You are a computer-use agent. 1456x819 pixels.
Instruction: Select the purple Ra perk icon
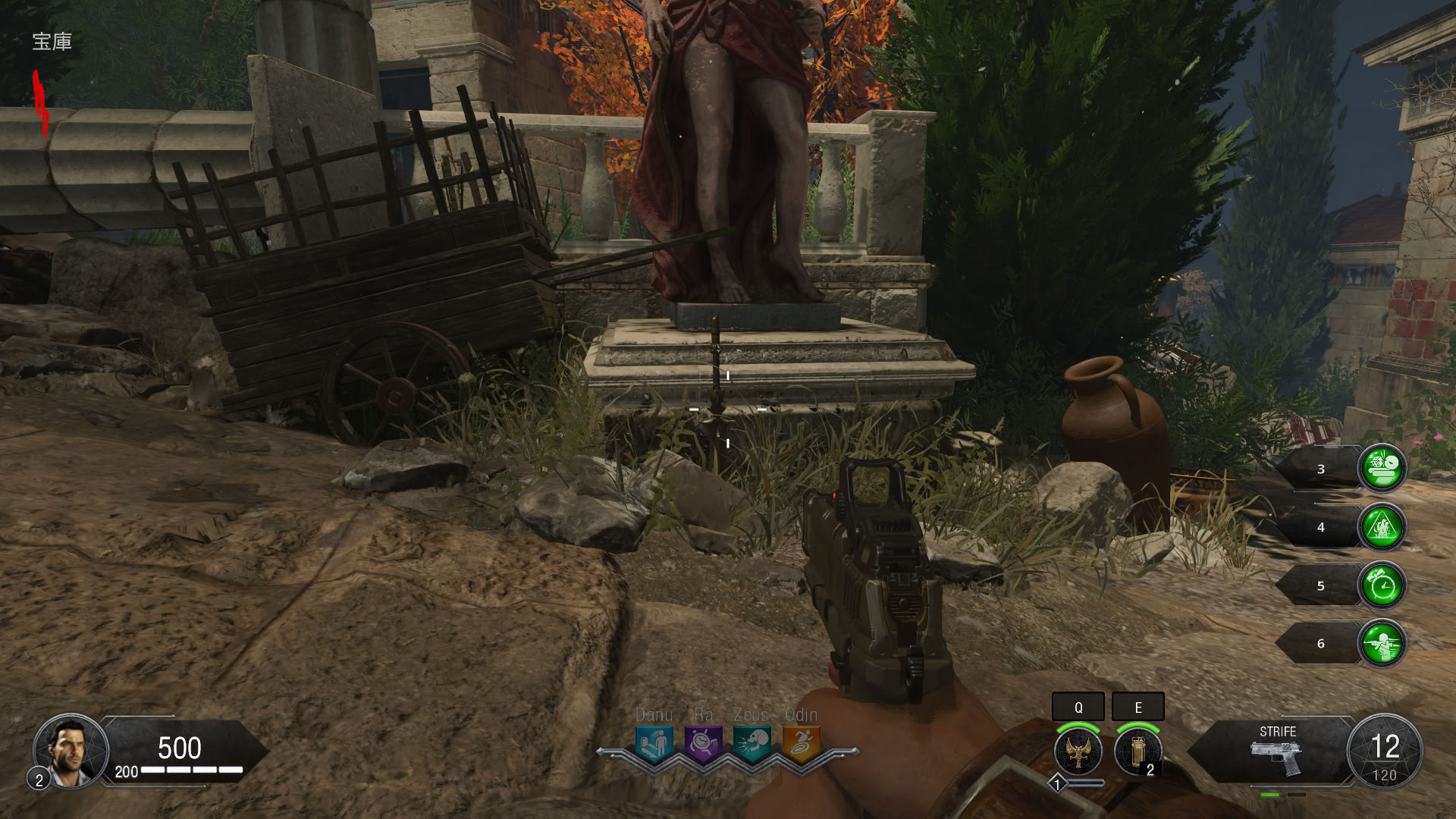[703, 743]
